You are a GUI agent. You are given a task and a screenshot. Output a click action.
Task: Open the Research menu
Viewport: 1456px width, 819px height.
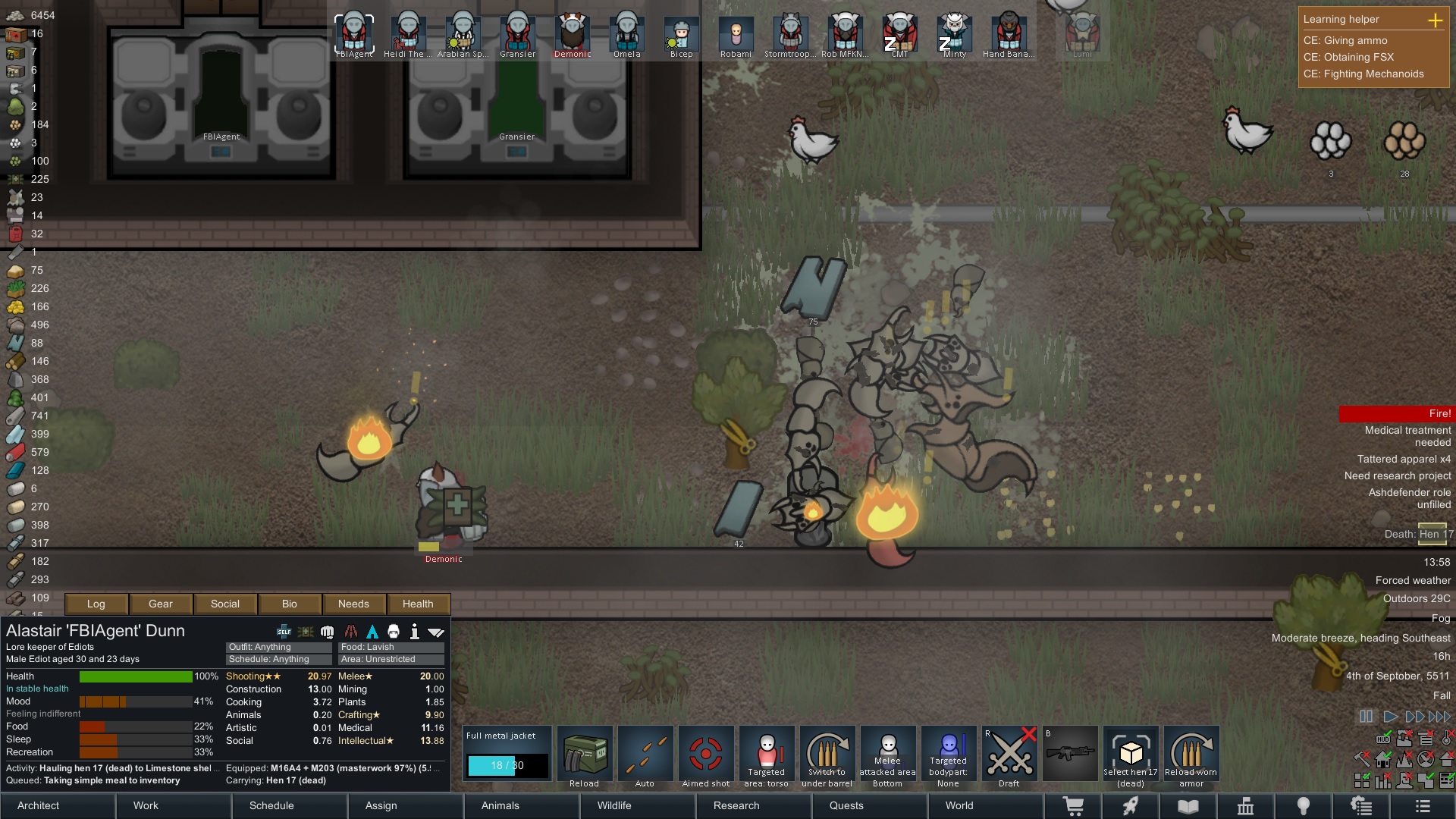[x=736, y=805]
